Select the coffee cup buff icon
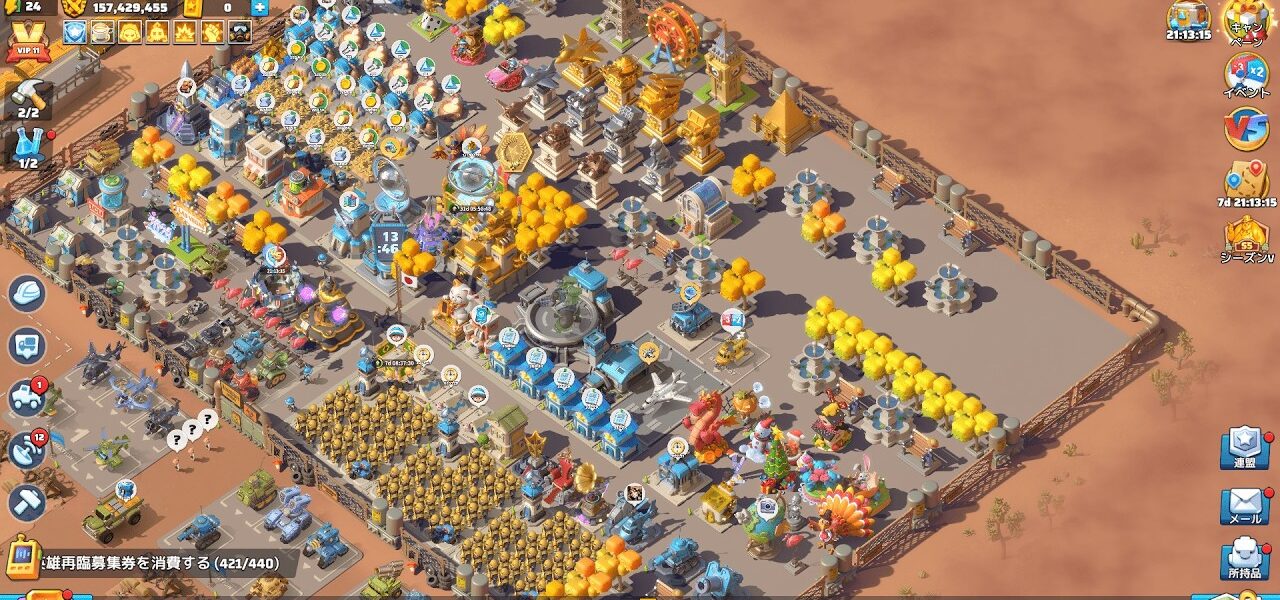 pos(101,33)
